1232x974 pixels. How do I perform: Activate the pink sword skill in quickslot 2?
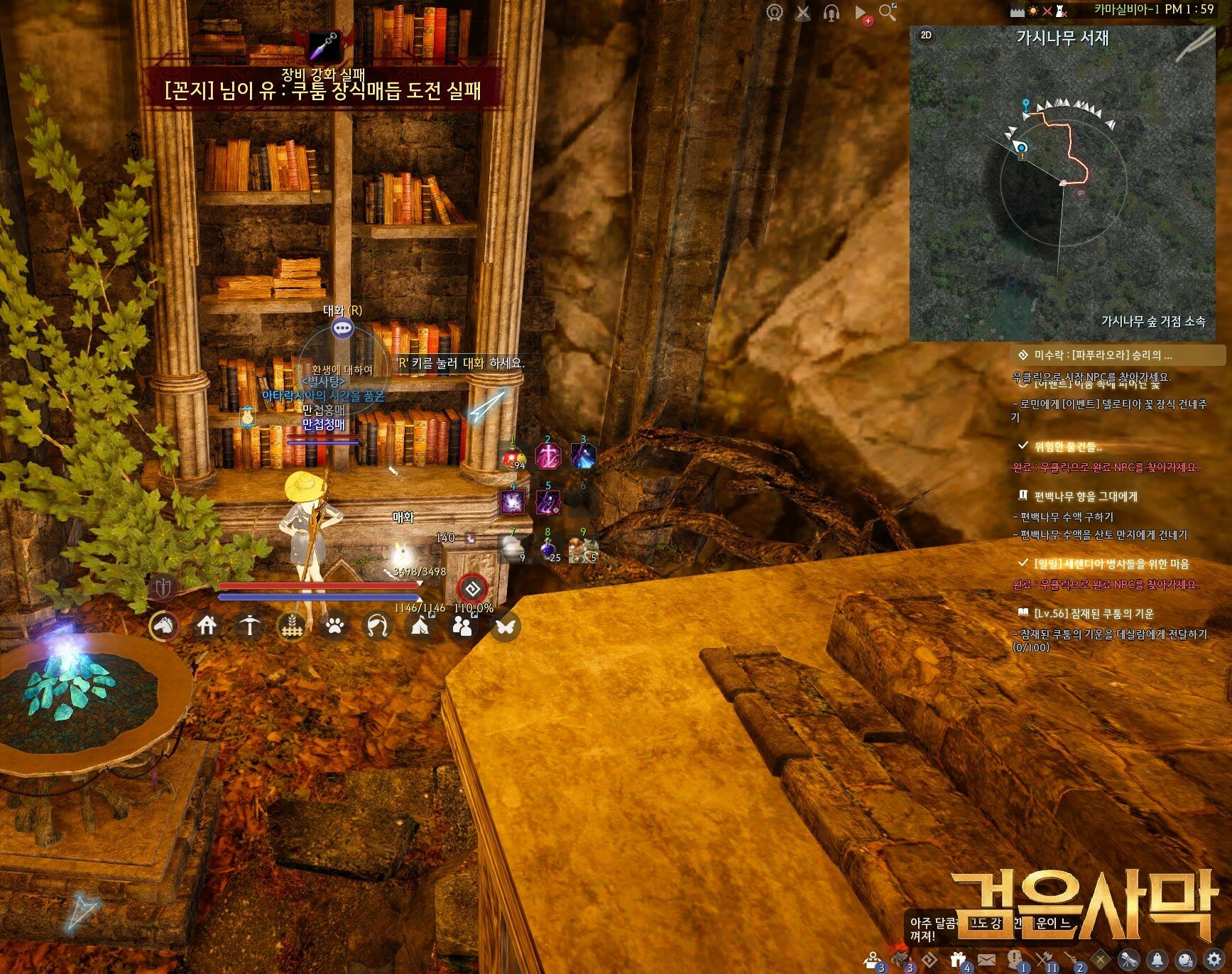(x=547, y=457)
